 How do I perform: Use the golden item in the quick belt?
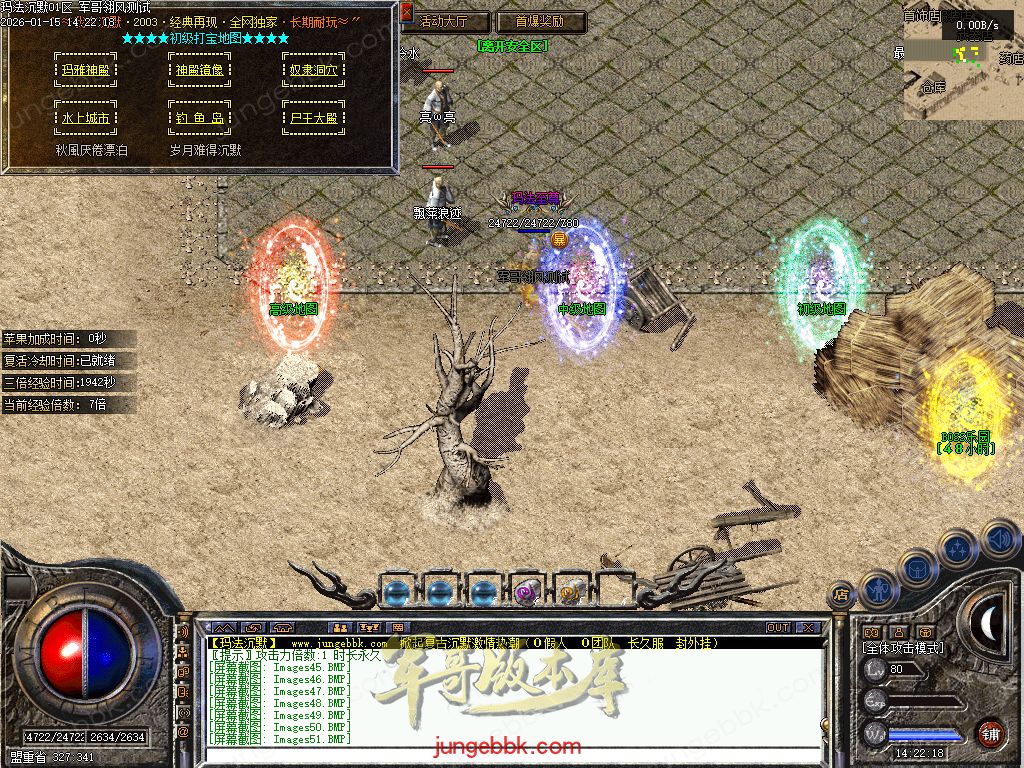click(x=571, y=592)
